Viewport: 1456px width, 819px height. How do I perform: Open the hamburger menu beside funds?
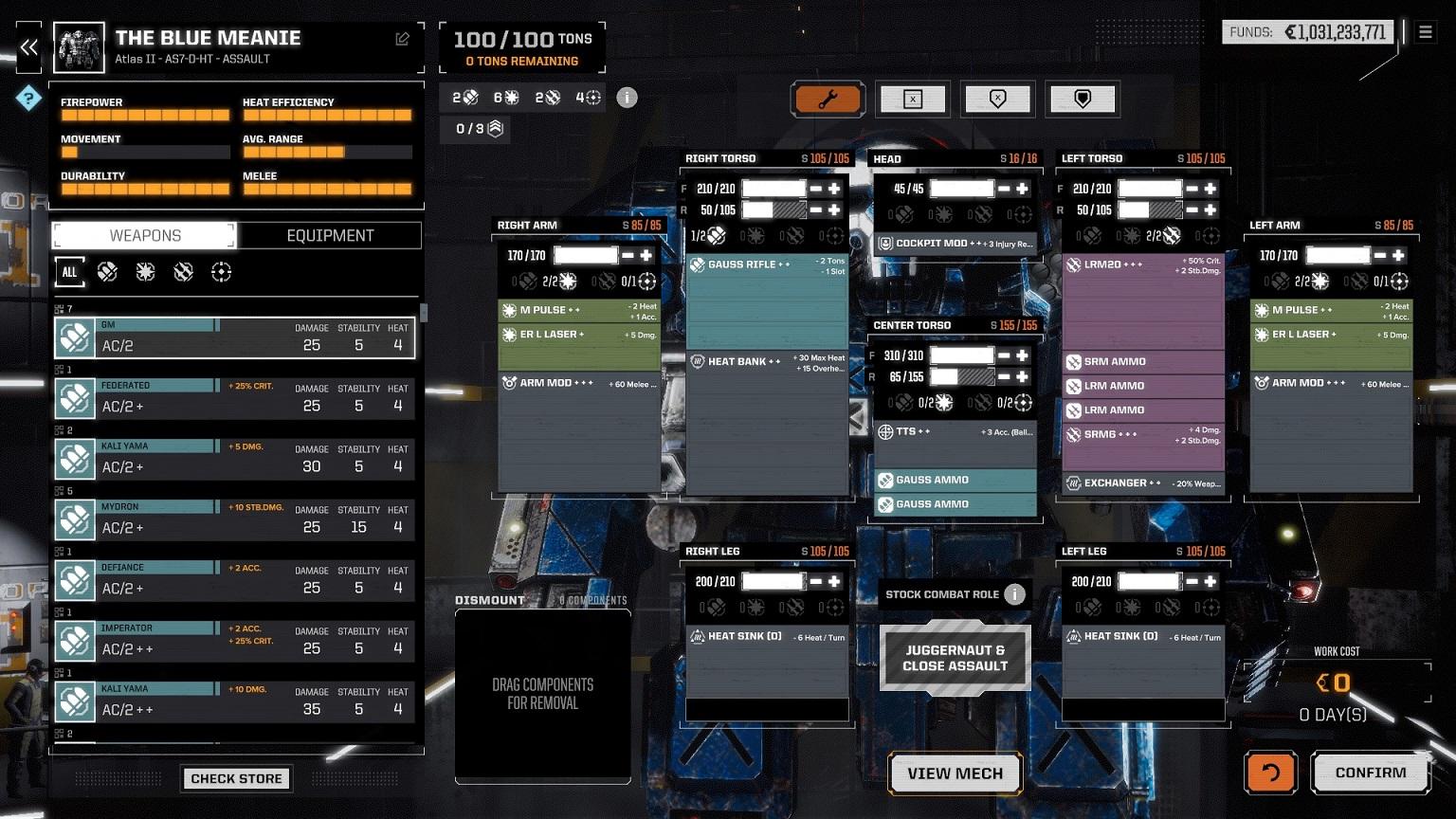coord(1425,32)
